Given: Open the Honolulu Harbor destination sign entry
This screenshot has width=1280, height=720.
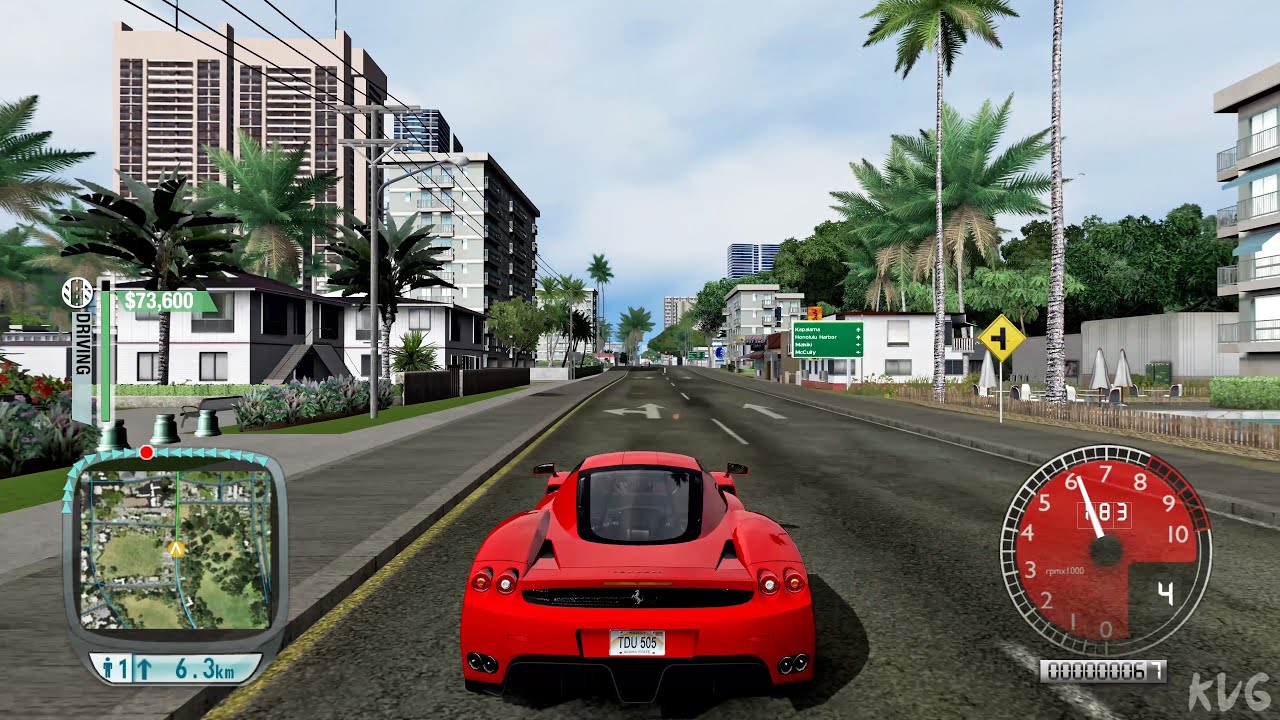Looking at the screenshot, I should 816,337.
